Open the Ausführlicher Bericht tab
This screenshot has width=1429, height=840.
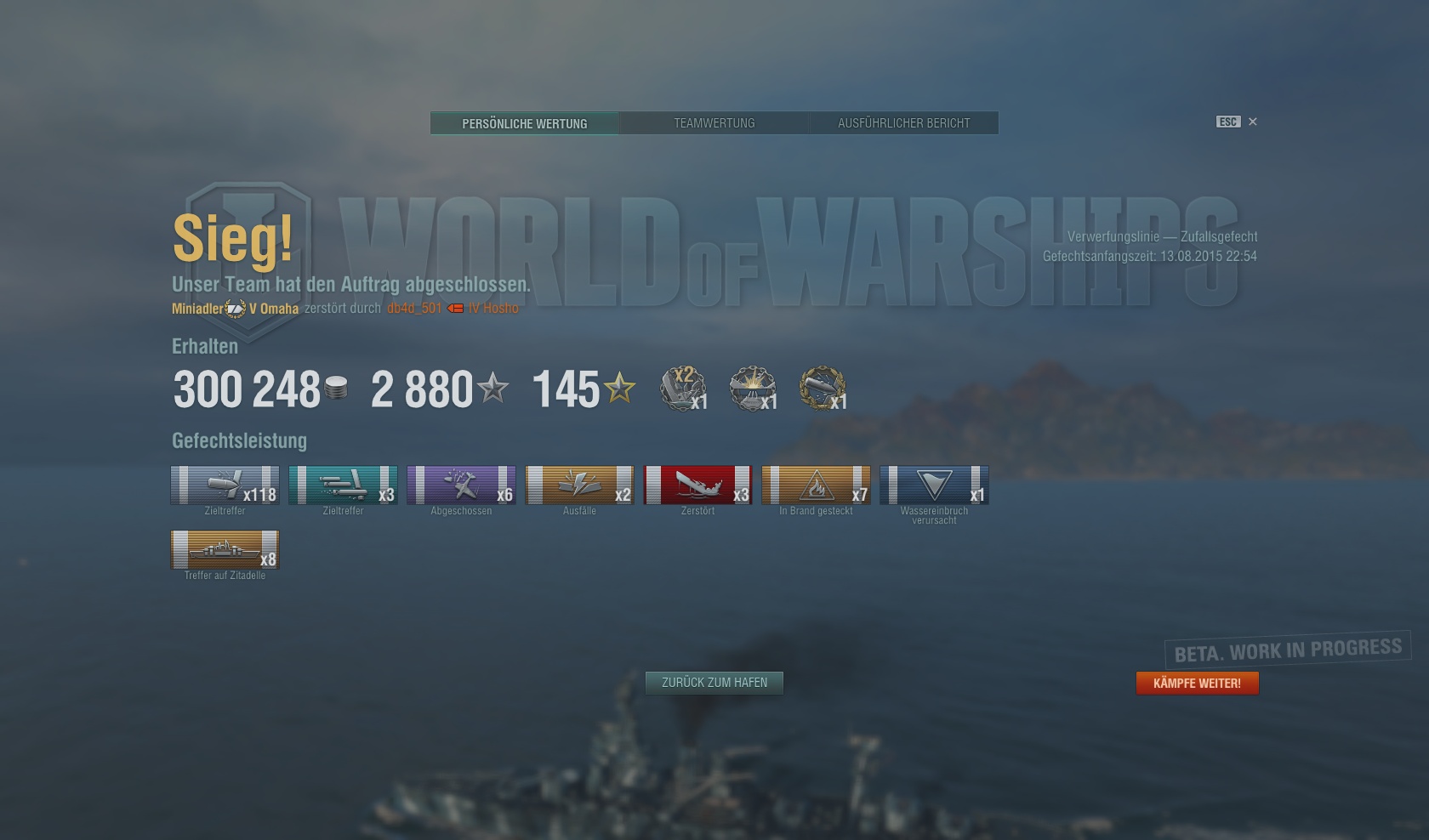[x=904, y=122]
